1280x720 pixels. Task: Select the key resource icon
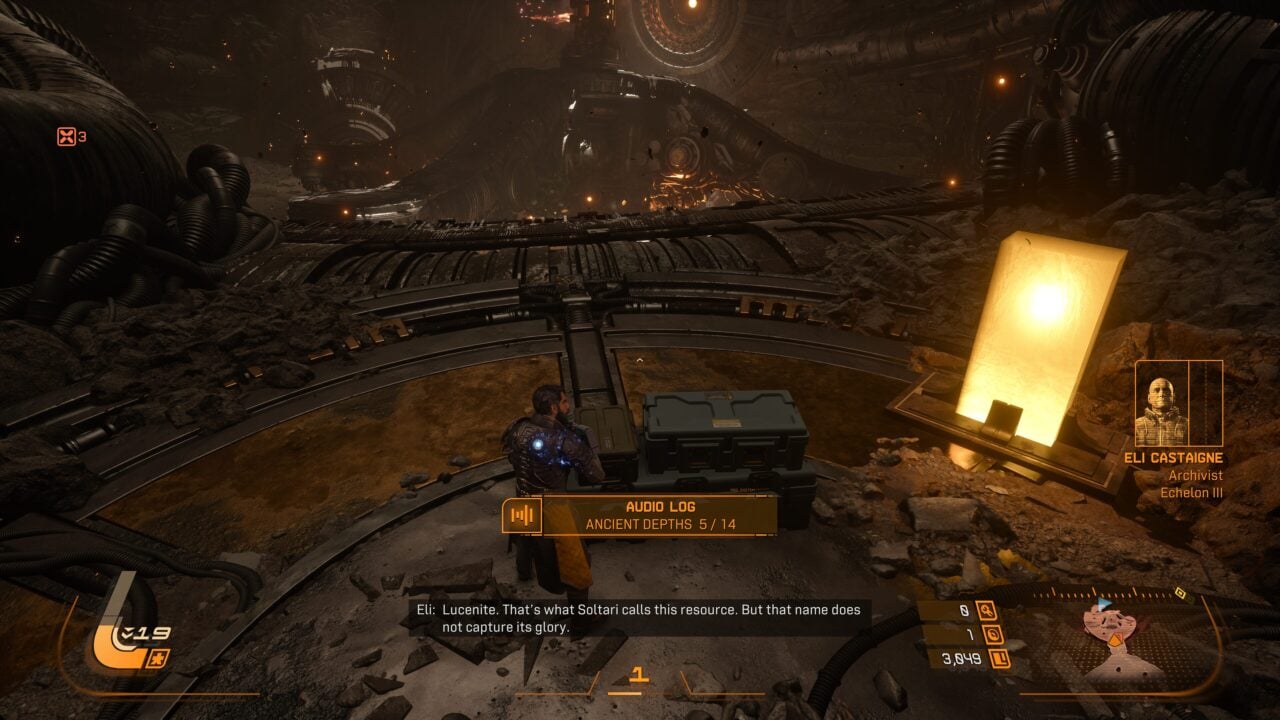coord(987,610)
